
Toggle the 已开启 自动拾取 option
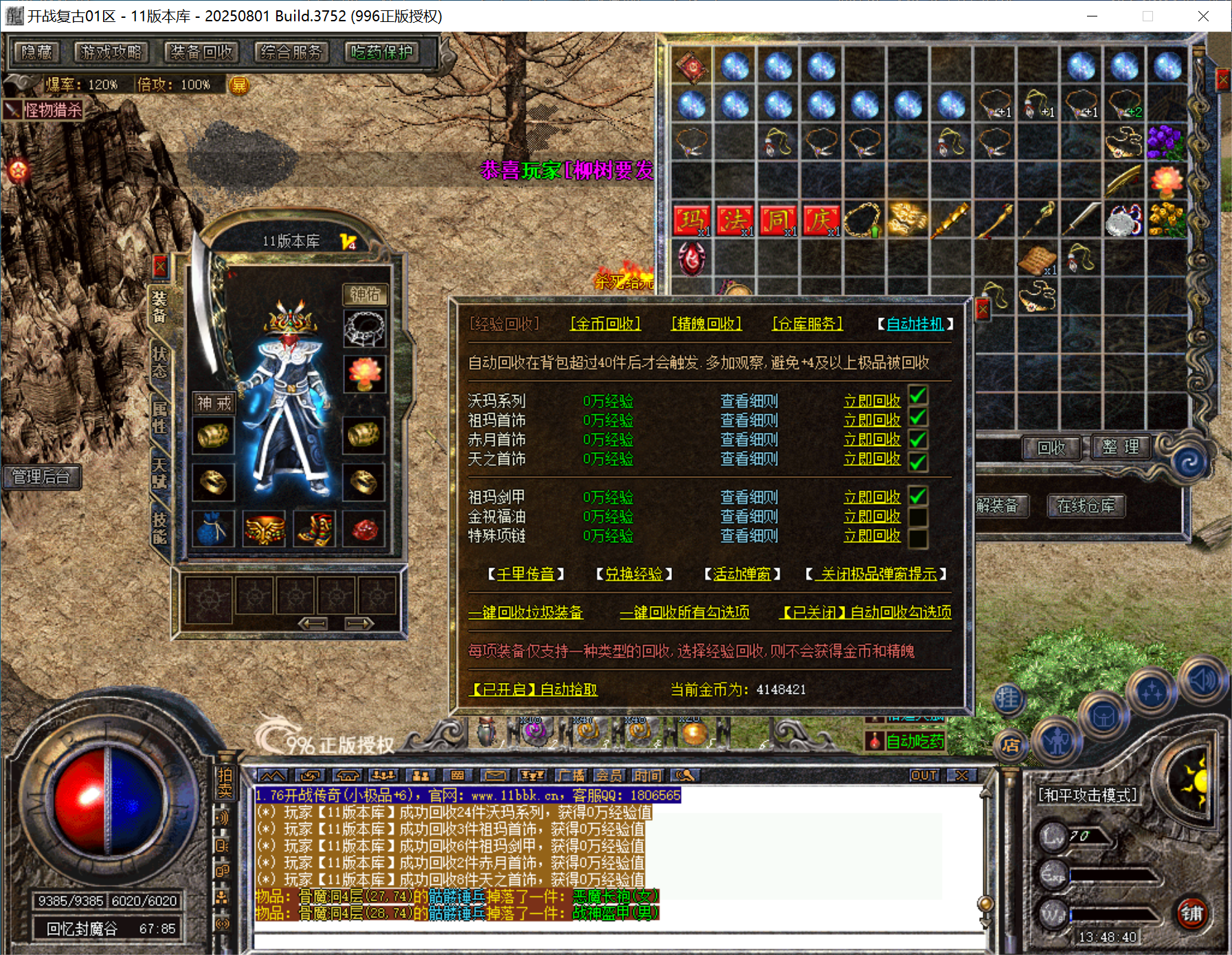tap(533, 689)
